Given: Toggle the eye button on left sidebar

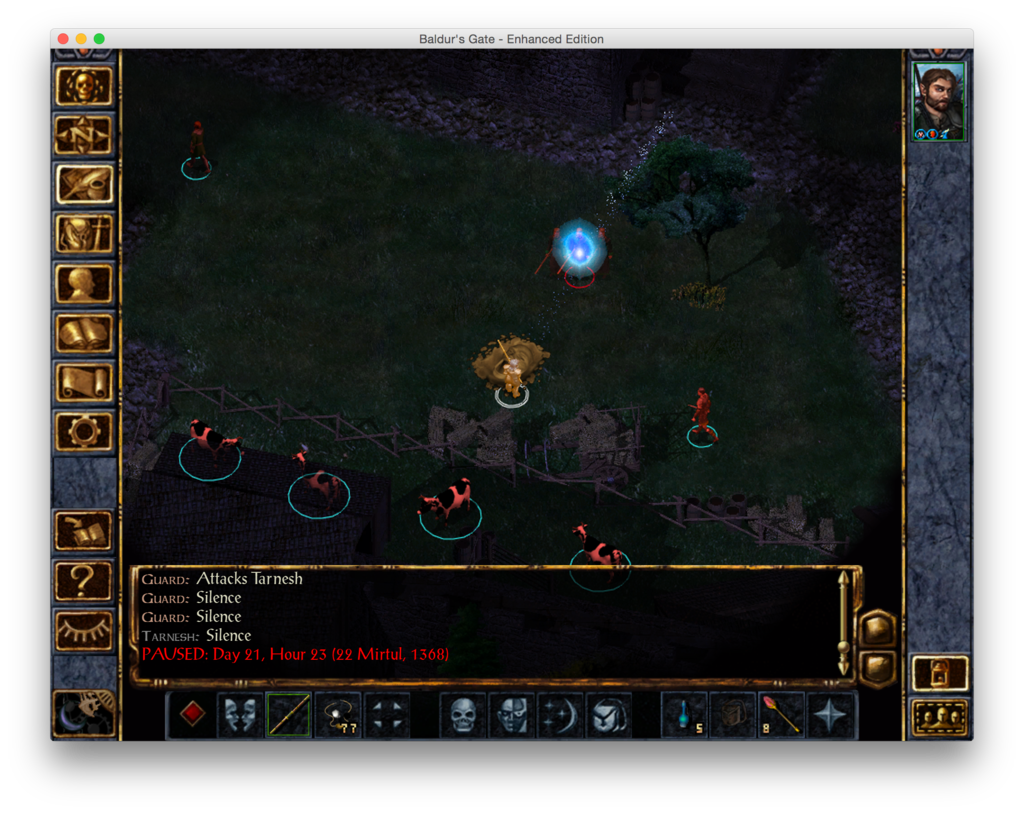Looking at the screenshot, I should 84,630.
